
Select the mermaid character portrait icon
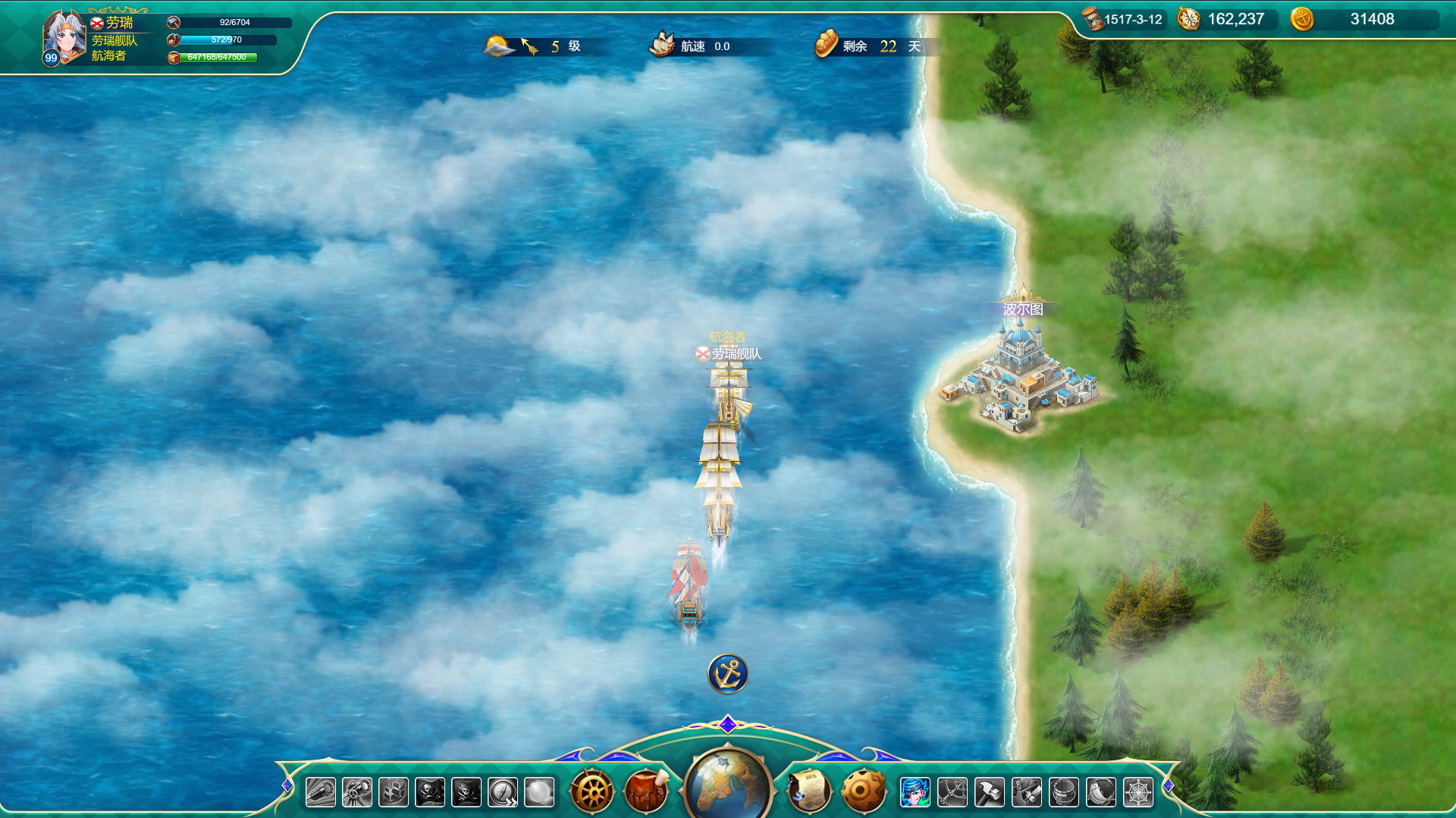point(915,790)
